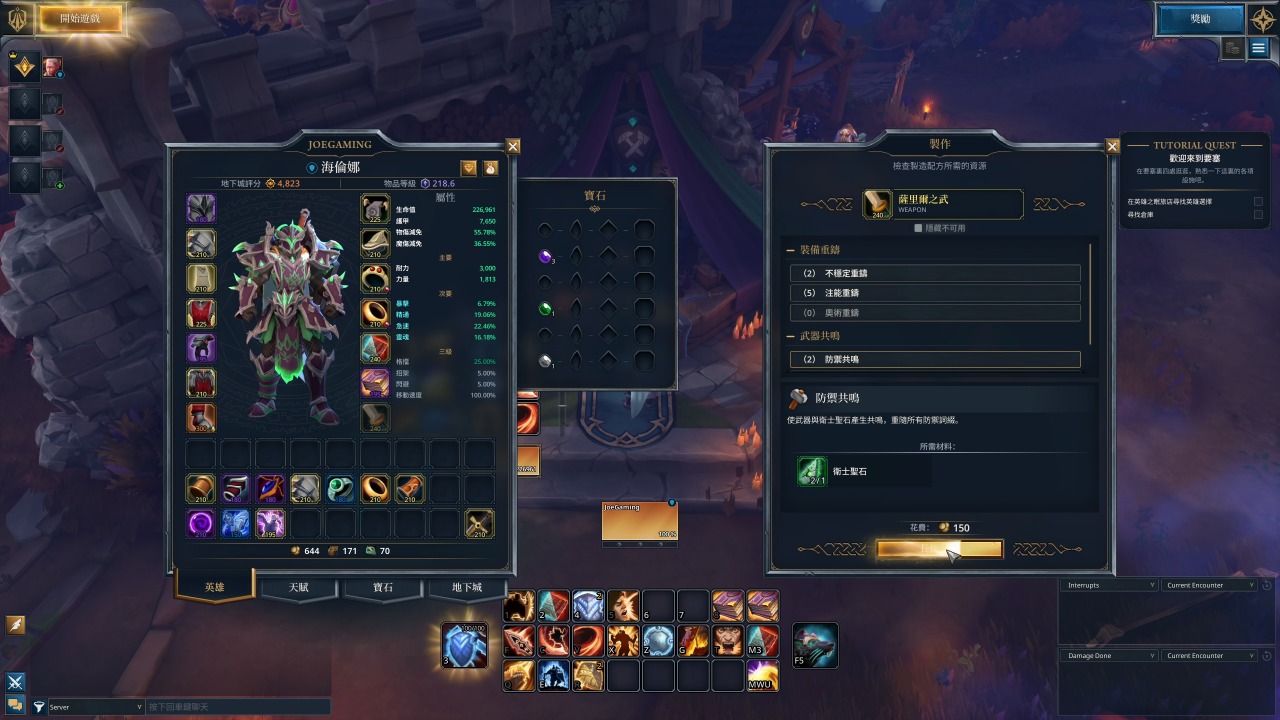Open the Interrupts meter dropdown
Viewport: 1280px width, 720px height.
click(x=1109, y=585)
